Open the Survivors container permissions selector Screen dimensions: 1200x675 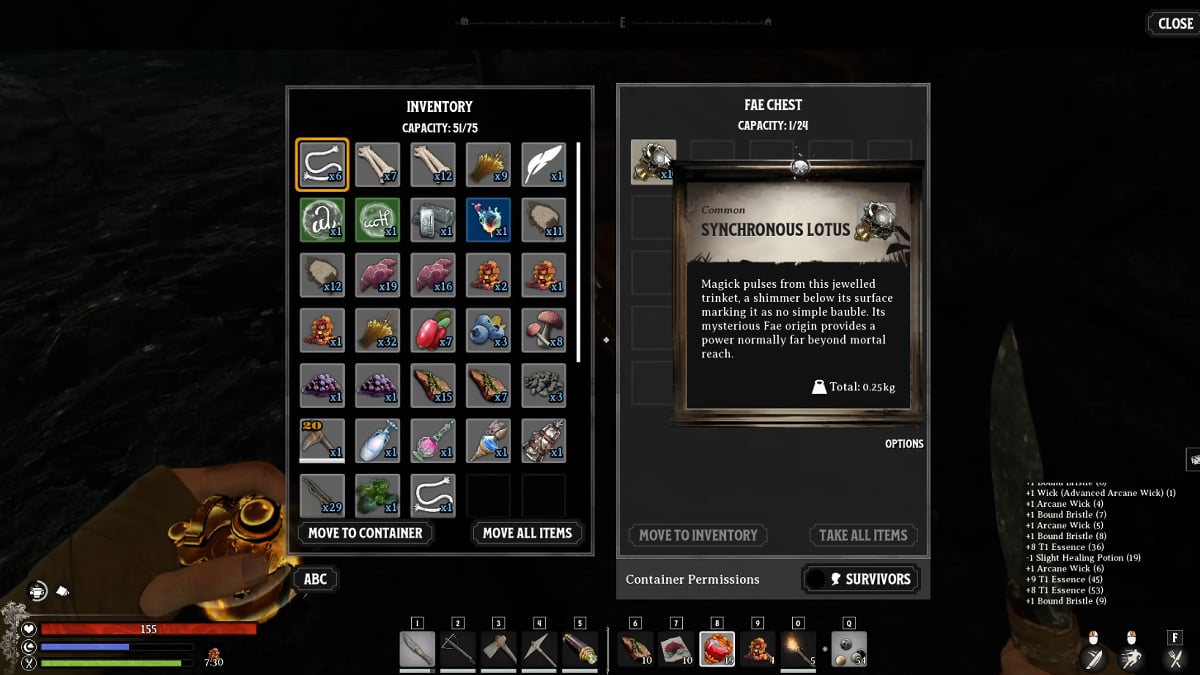861,579
